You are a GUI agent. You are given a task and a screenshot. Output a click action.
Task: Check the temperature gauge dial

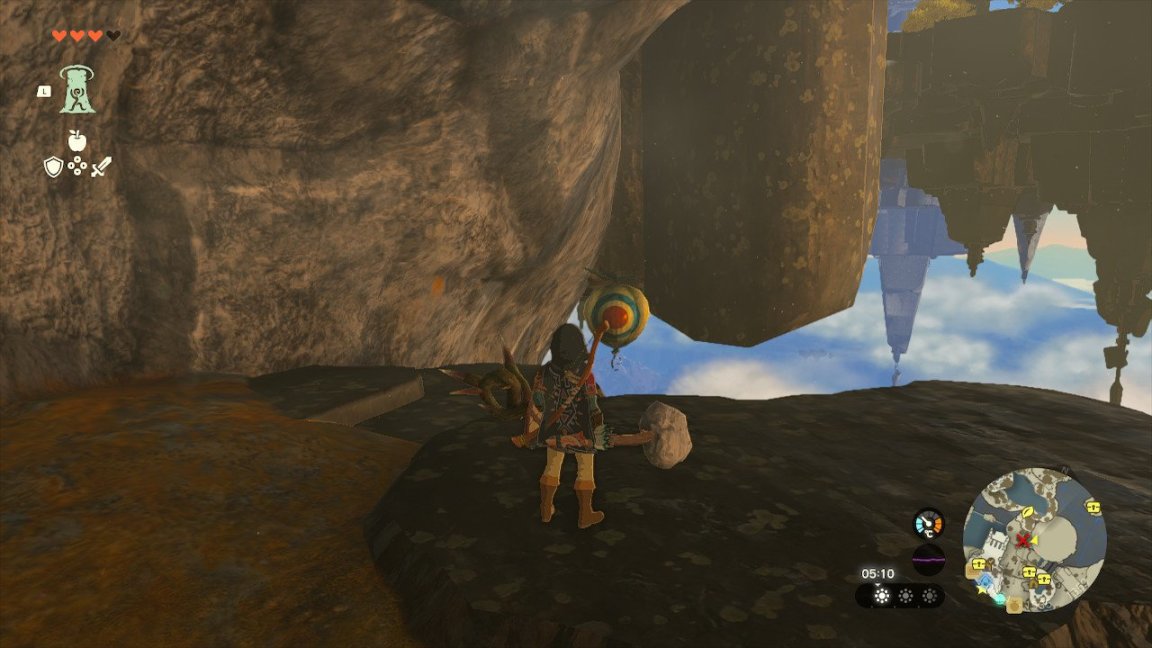[928, 523]
